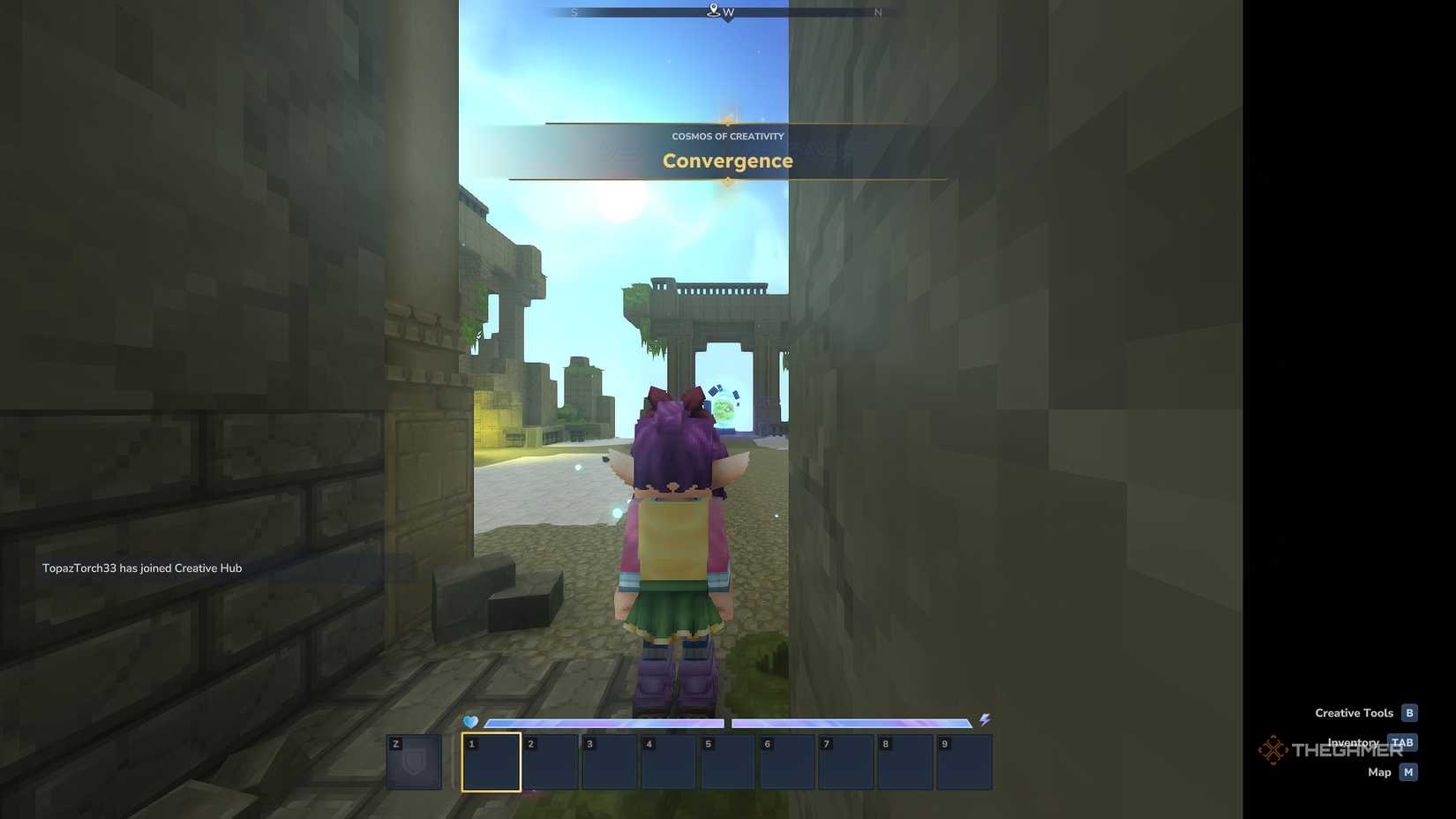1456x819 pixels.
Task: Click the W marker on the compass bar
Action: 727,12
